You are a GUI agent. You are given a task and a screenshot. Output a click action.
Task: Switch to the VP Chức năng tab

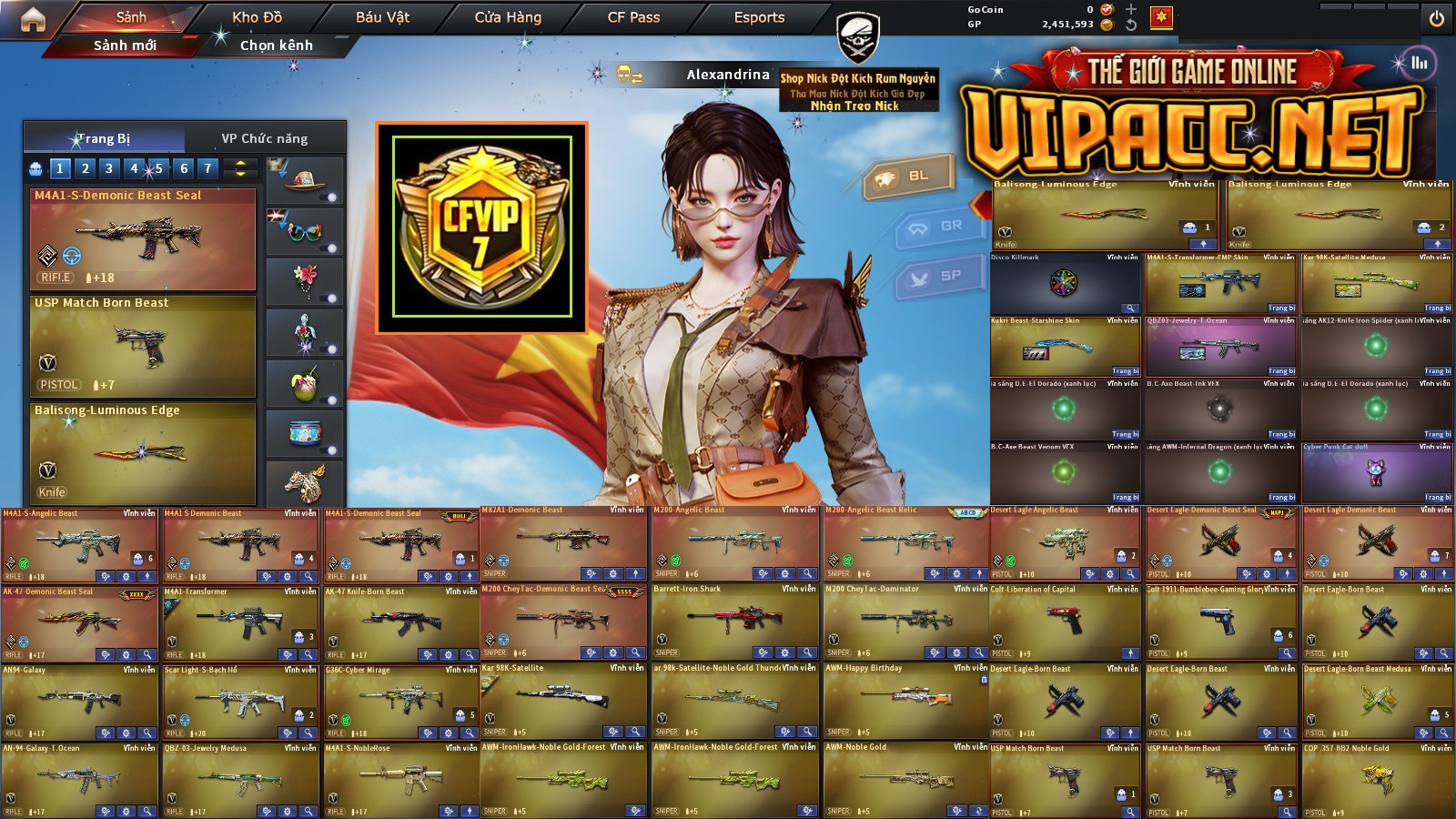coord(264,138)
